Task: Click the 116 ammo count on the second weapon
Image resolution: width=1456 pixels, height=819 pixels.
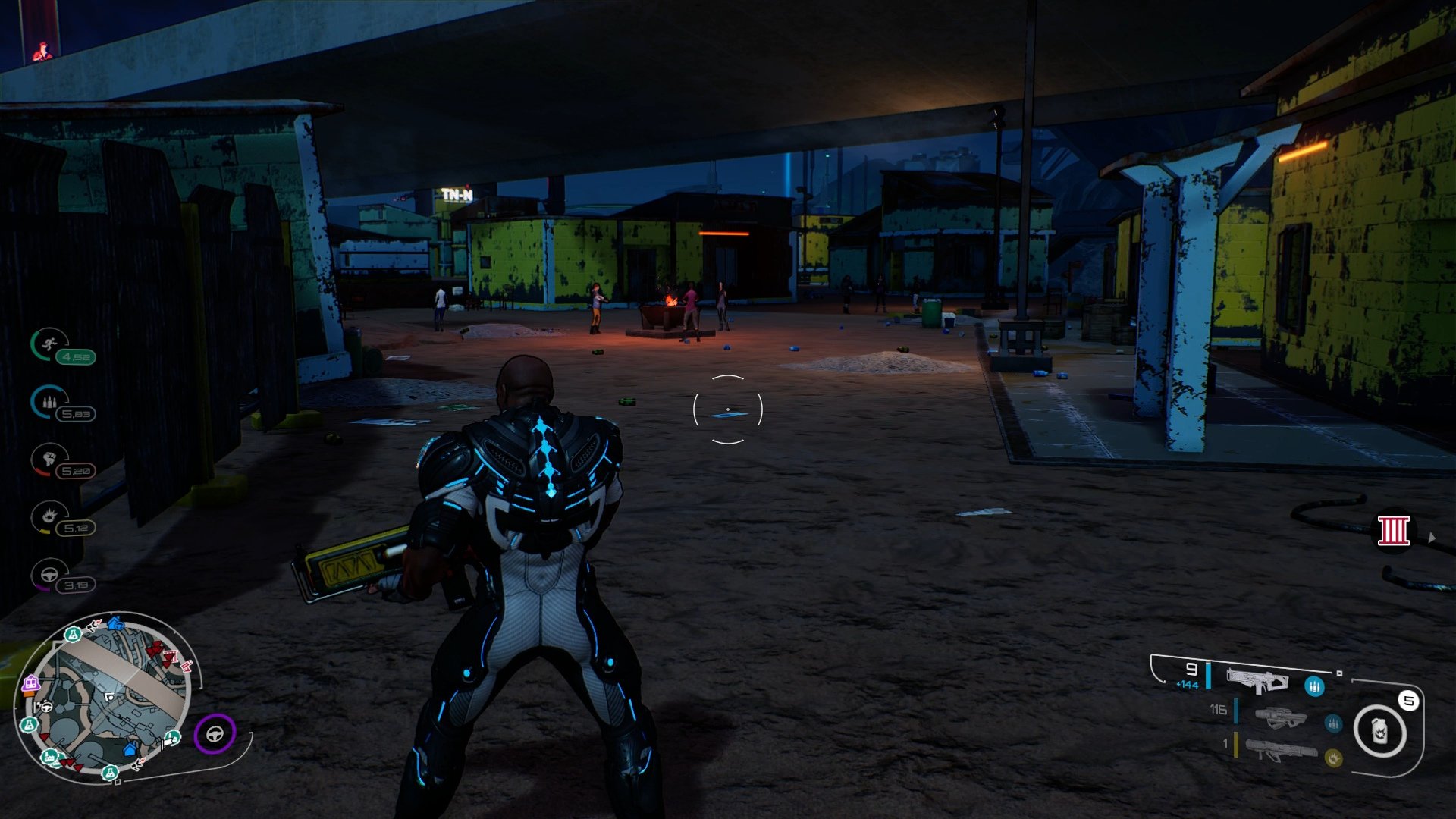Action: (x=1218, y=710)
